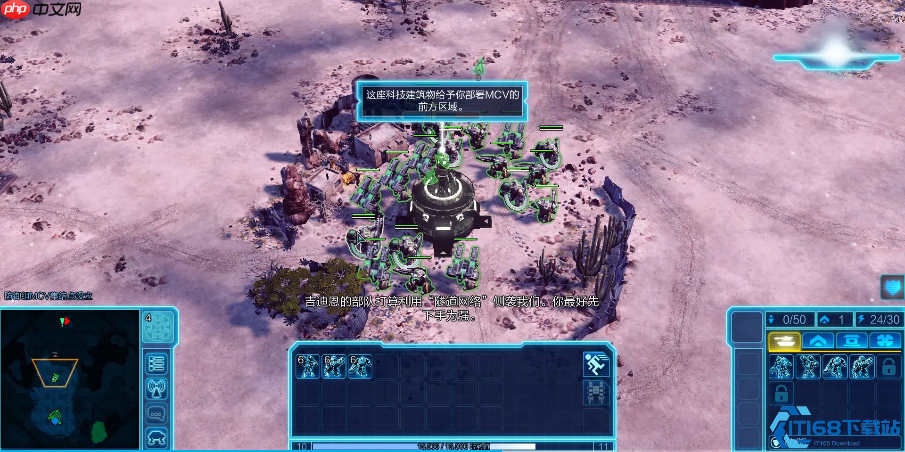Screen dimensions: 905x452
Task: Open the chat speech bubble button
Action: [157, 412]
